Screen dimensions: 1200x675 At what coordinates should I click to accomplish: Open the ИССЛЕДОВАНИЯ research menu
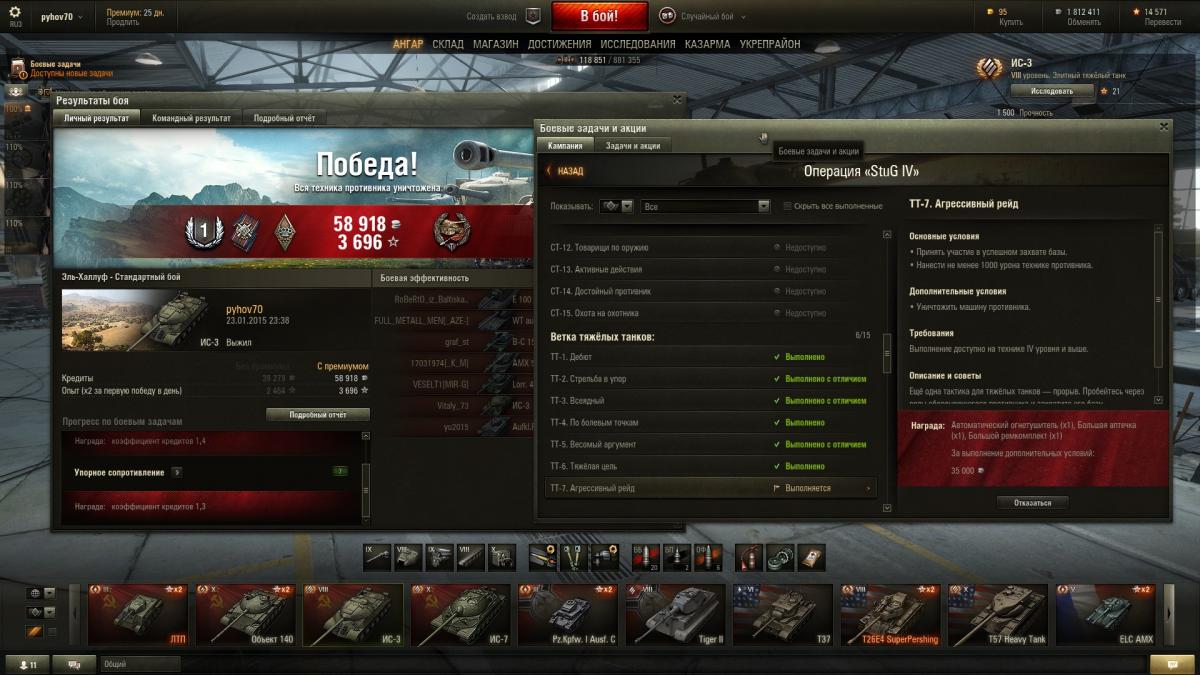[x=638, y=45]
